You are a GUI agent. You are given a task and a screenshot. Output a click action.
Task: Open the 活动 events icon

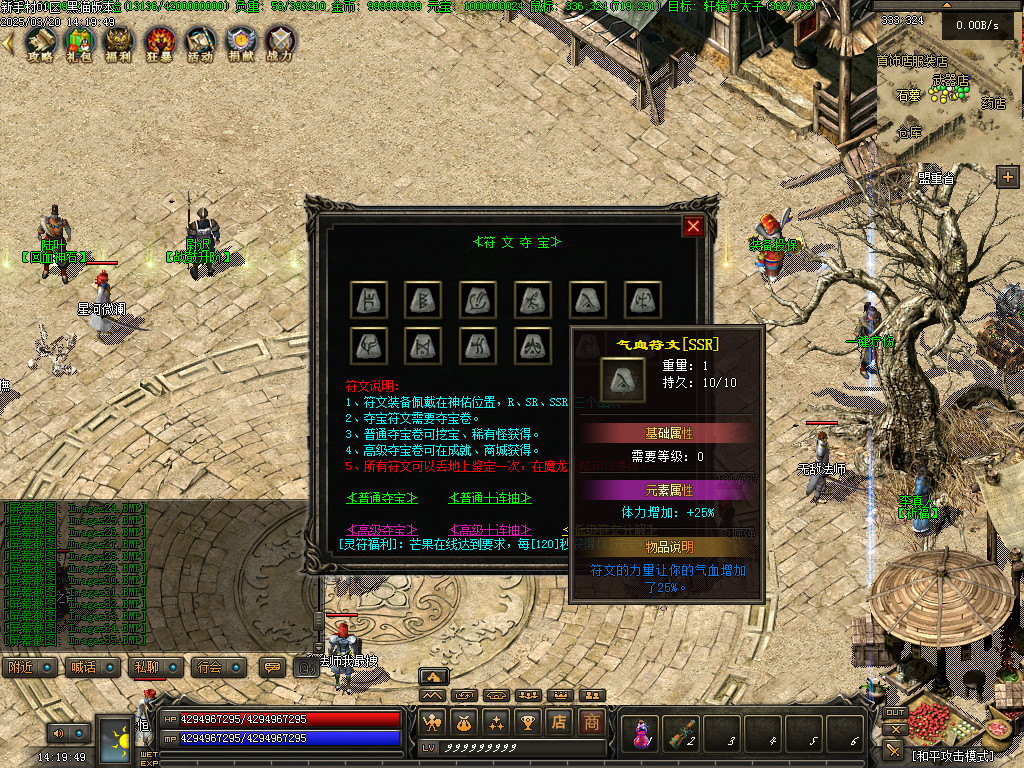[200, 42]
